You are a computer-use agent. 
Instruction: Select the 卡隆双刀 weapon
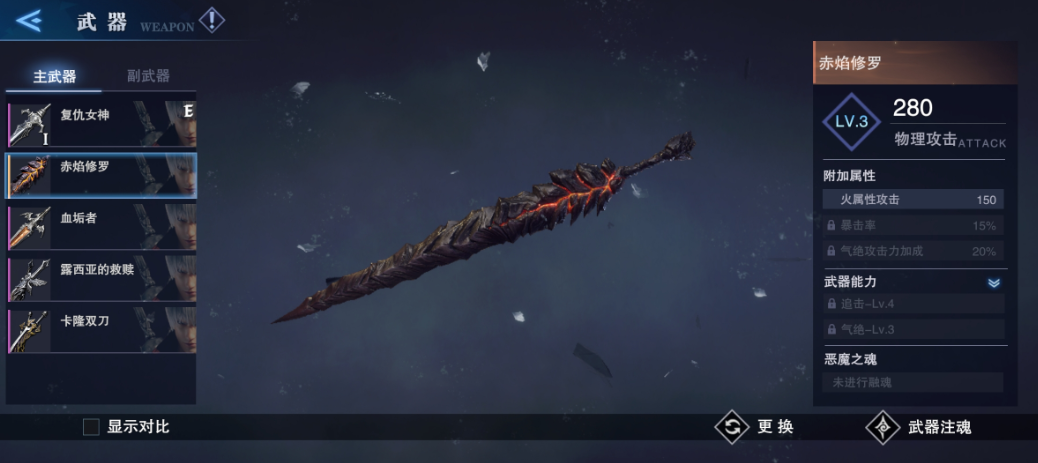tap(101, 330)
